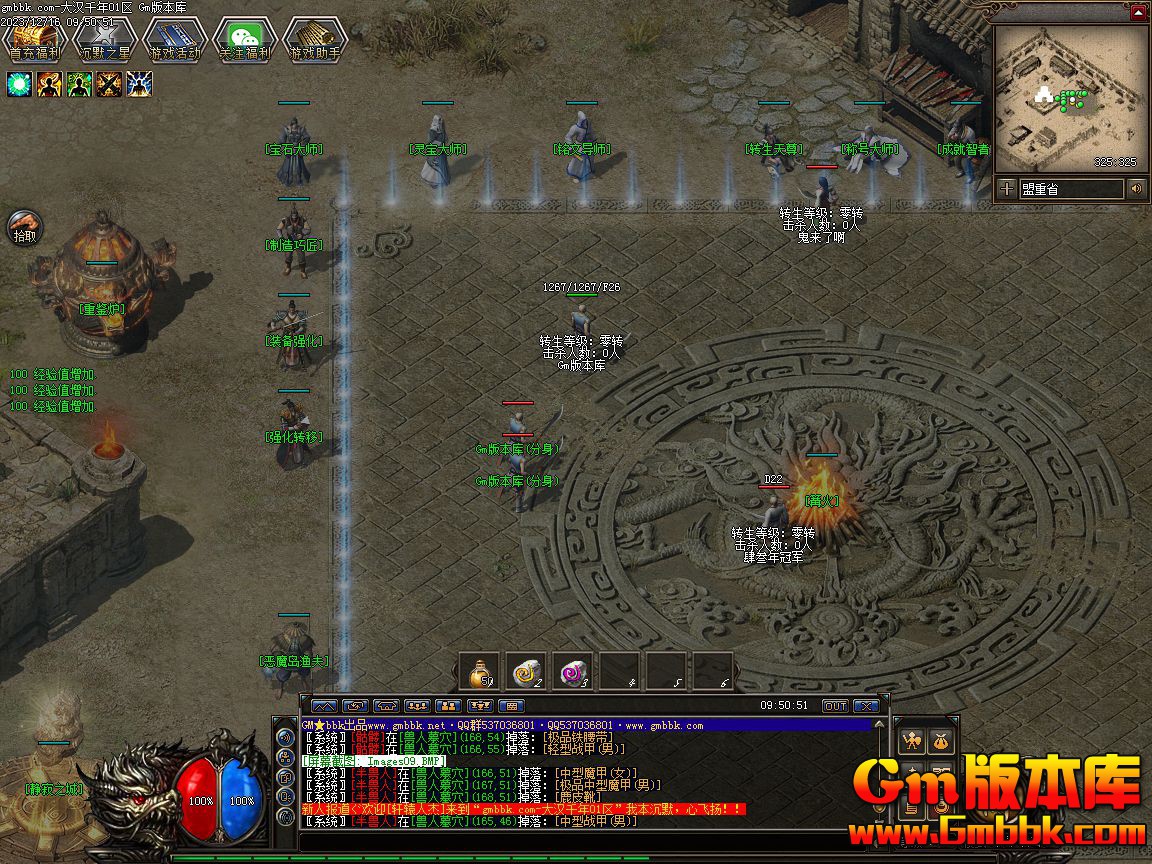Click the 拾取 pickup button
This screenshot has width=1152, height=864.
24,228
